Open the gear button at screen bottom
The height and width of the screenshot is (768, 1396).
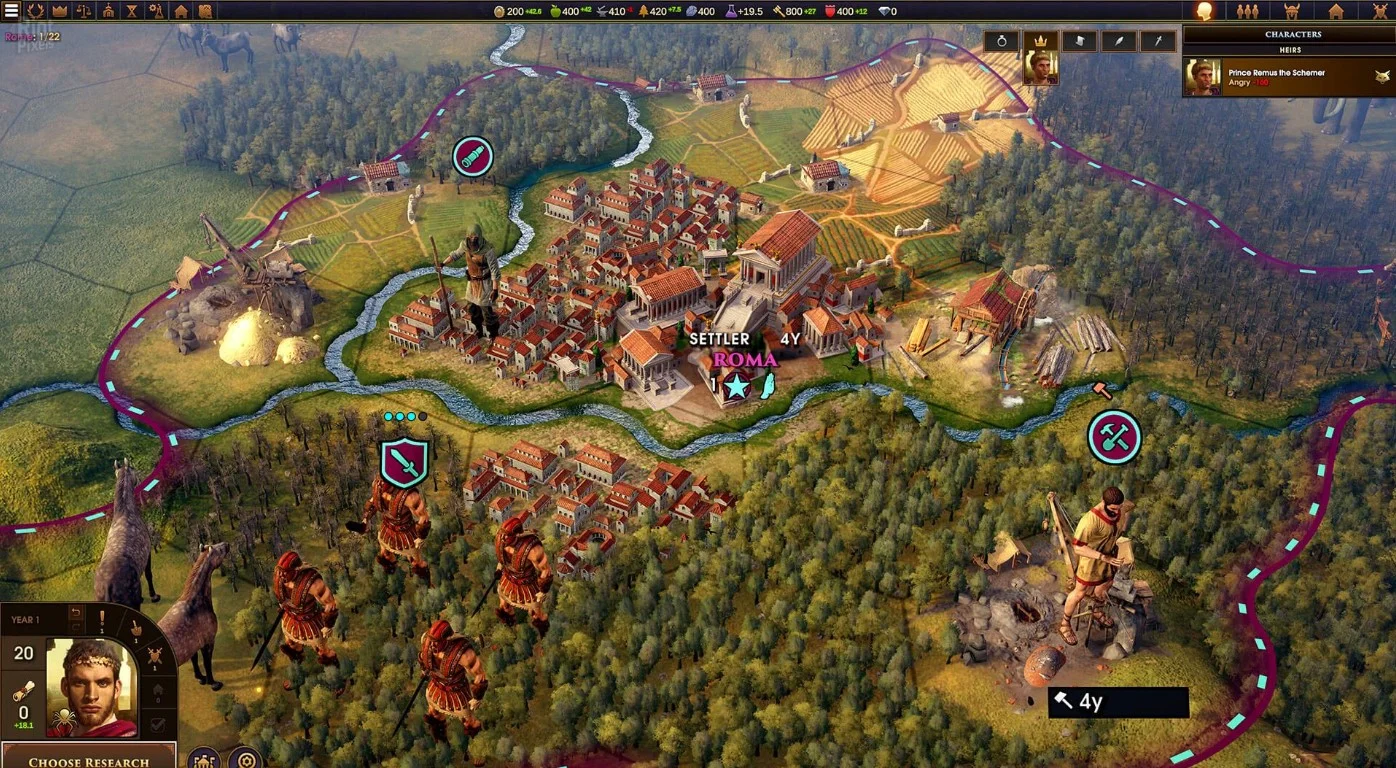[x=244, y=759]
